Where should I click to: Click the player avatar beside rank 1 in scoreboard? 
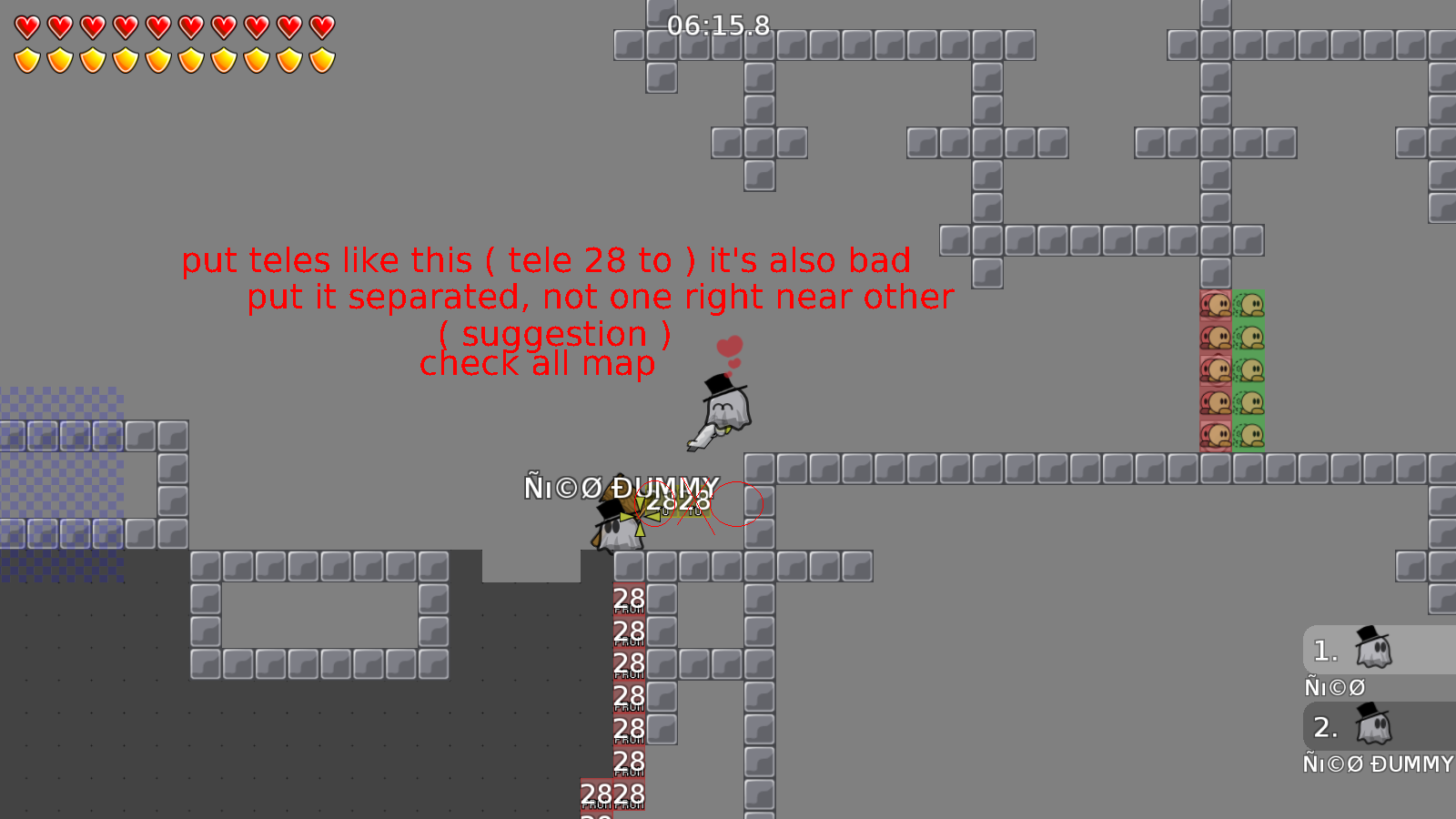tap(1376, 650)
